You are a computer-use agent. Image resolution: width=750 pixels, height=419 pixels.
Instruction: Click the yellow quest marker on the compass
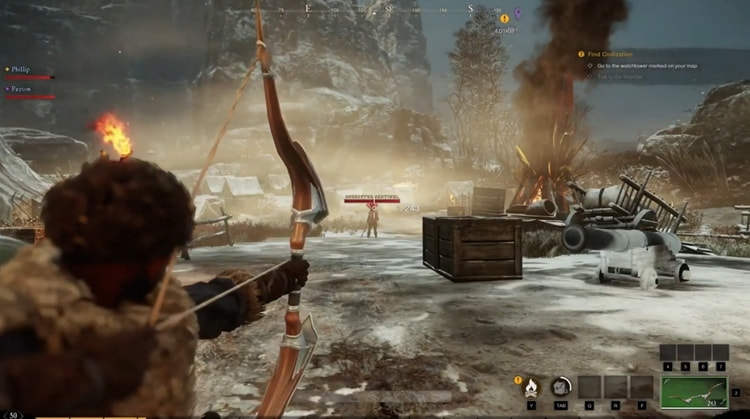pos(504,18)
